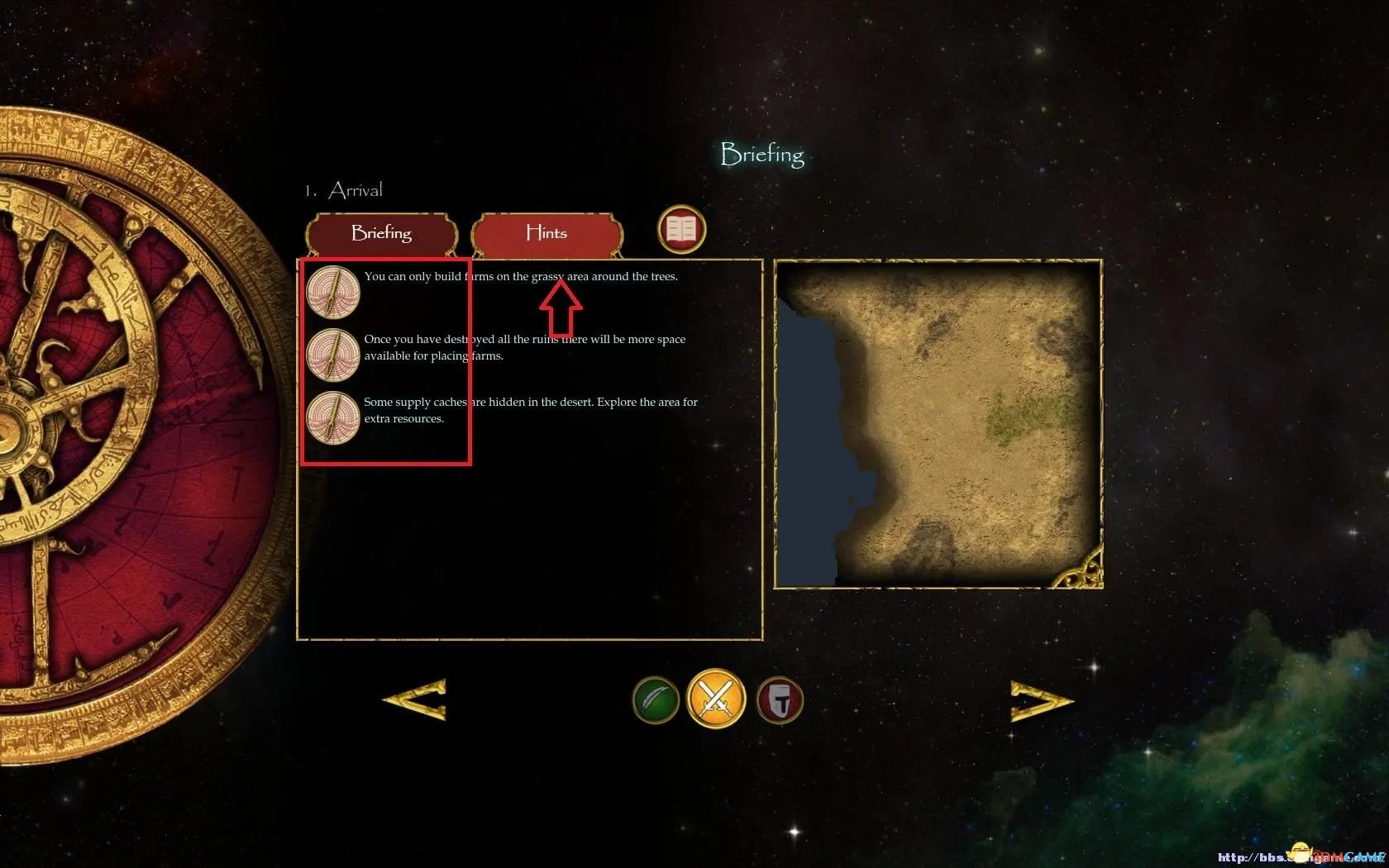
Task: Switch to the Briefing tab
Action: [381, 233]
